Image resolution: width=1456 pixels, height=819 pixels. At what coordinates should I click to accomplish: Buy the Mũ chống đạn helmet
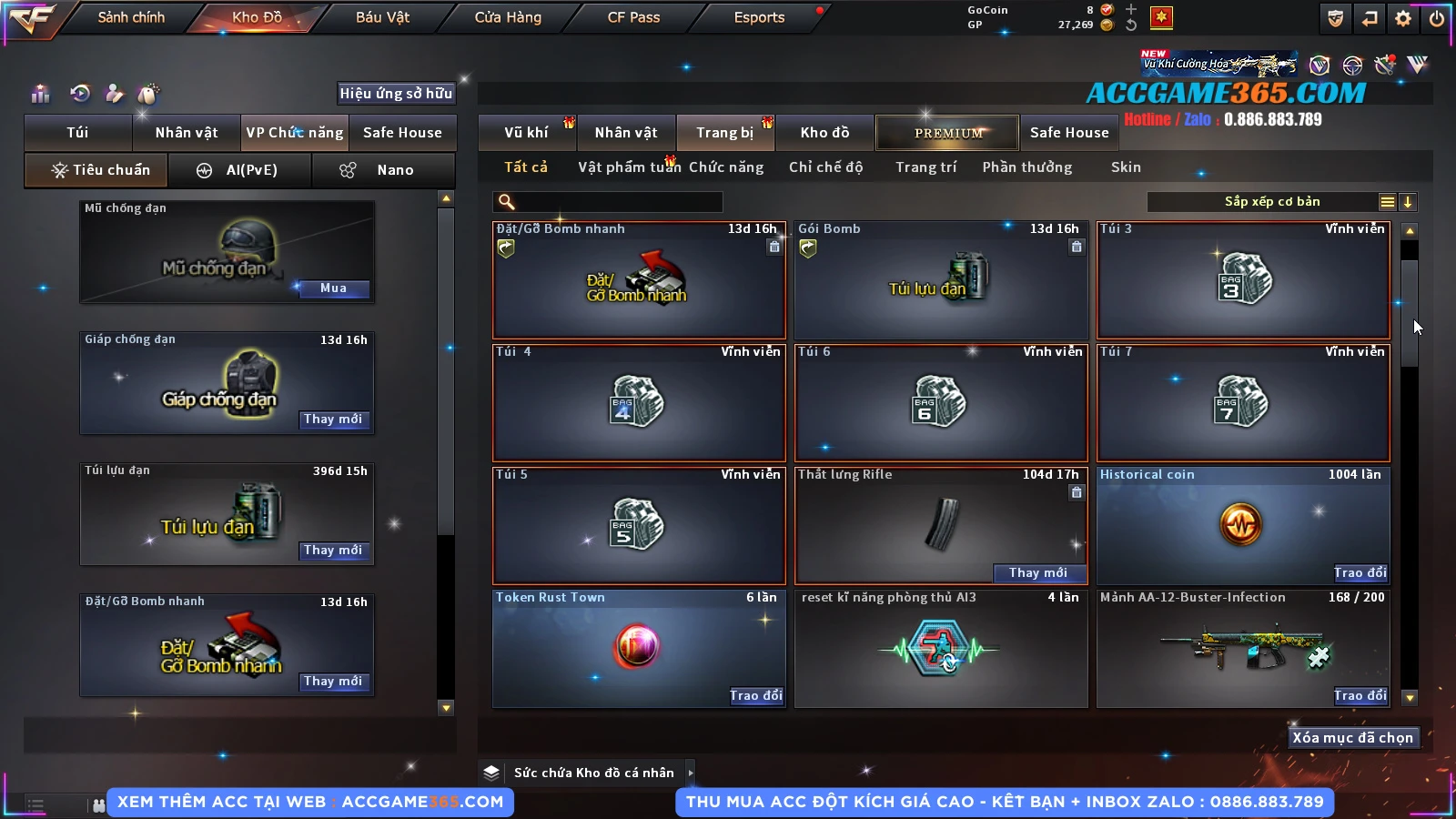[333, 288]
